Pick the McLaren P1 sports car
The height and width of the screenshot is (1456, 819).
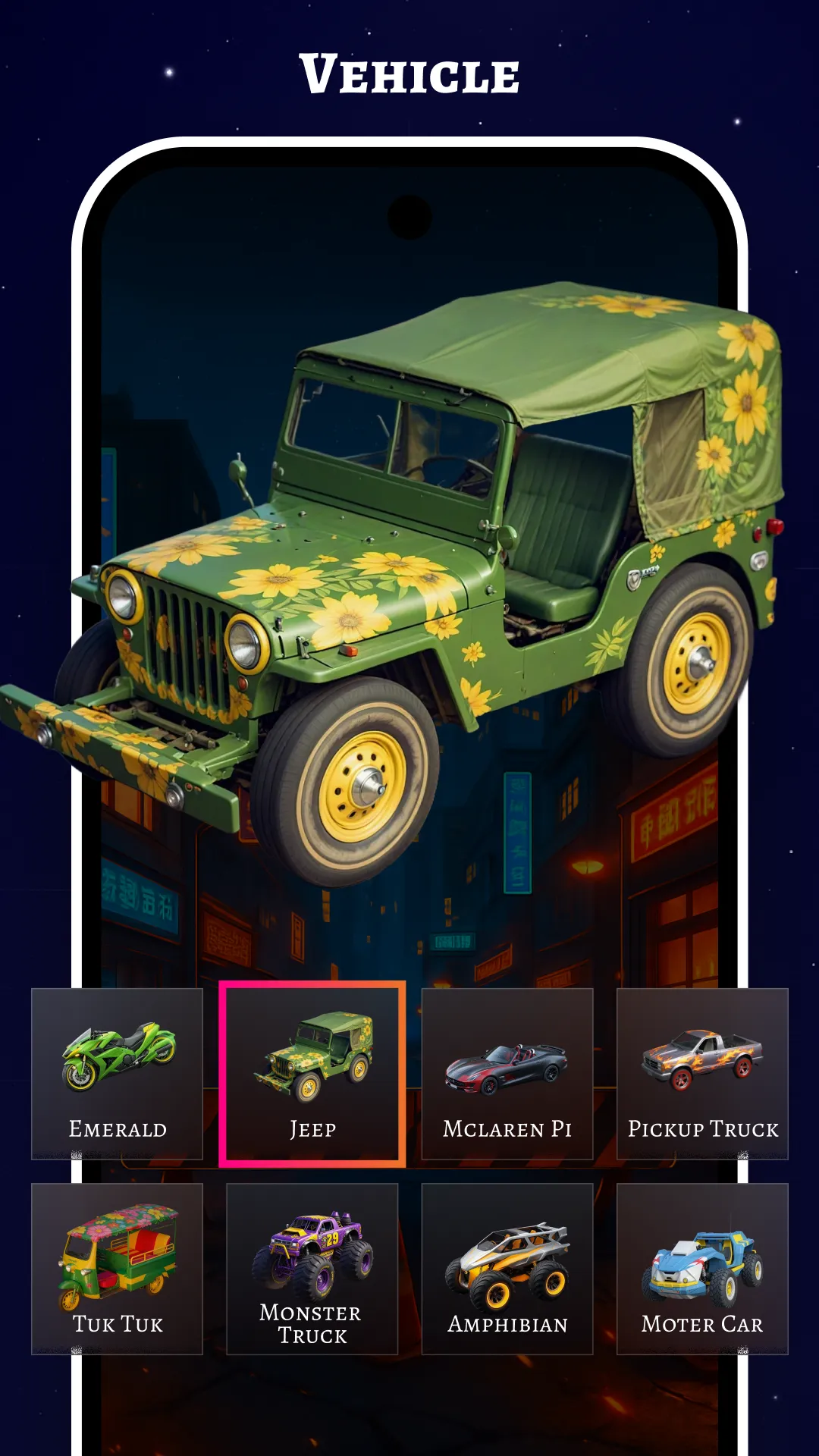(x=507, y=1073)
